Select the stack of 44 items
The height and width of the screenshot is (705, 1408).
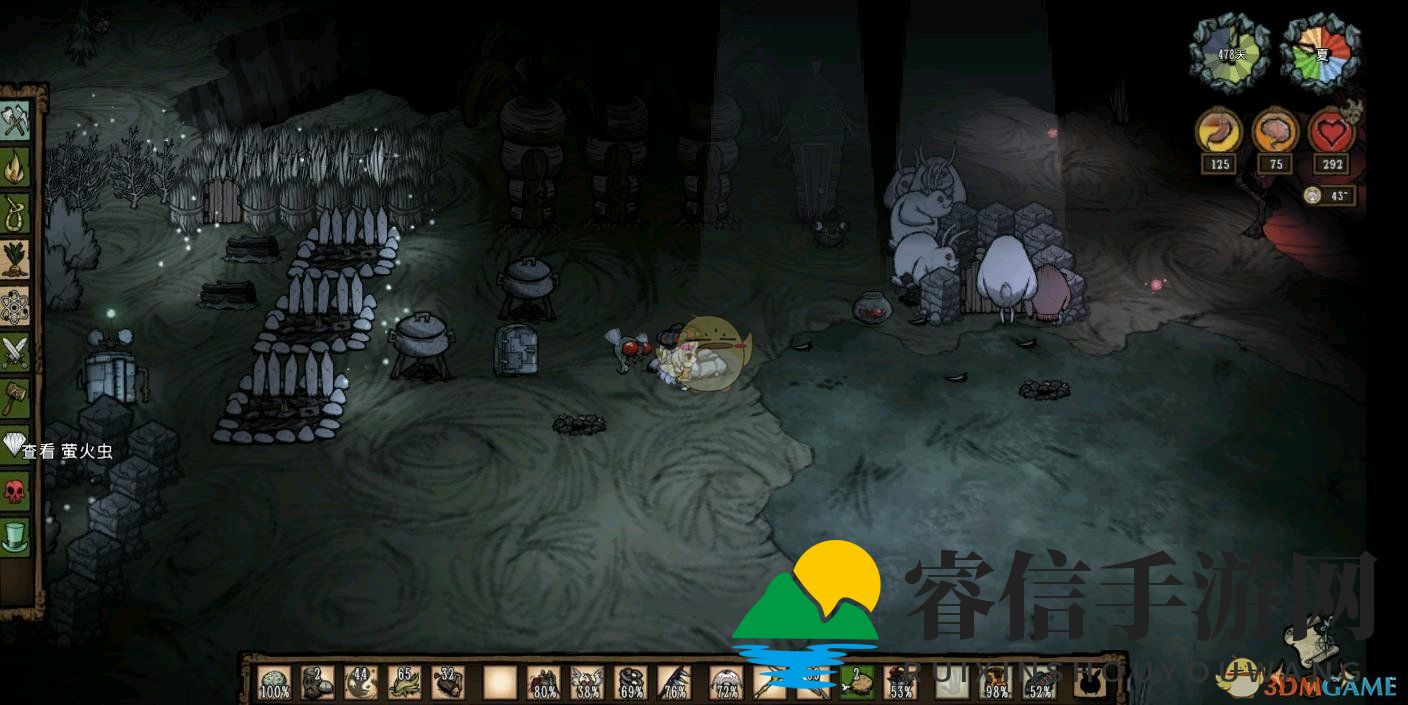361,681
